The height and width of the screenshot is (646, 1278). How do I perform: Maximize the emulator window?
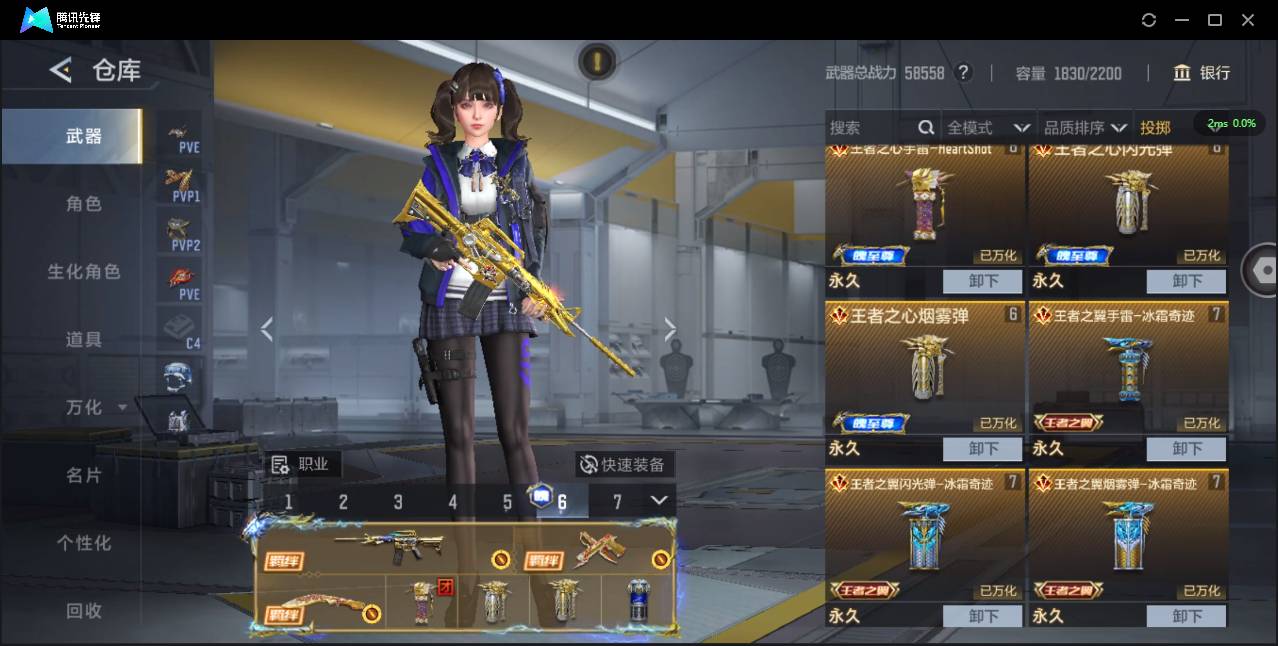(x=1215, y=20)
